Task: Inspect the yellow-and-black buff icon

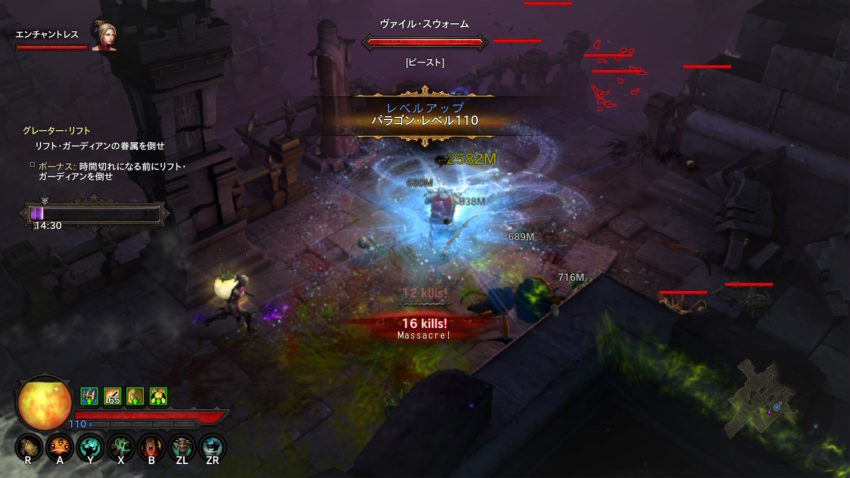Action: (158, 396)
